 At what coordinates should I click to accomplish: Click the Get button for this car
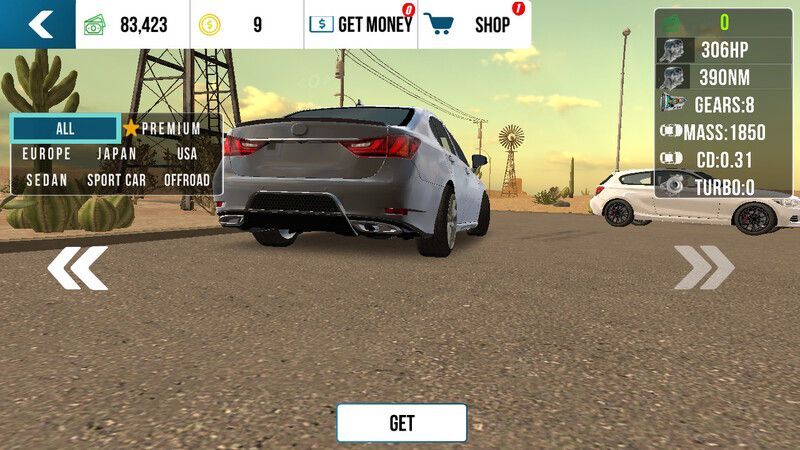click(401, 423)
